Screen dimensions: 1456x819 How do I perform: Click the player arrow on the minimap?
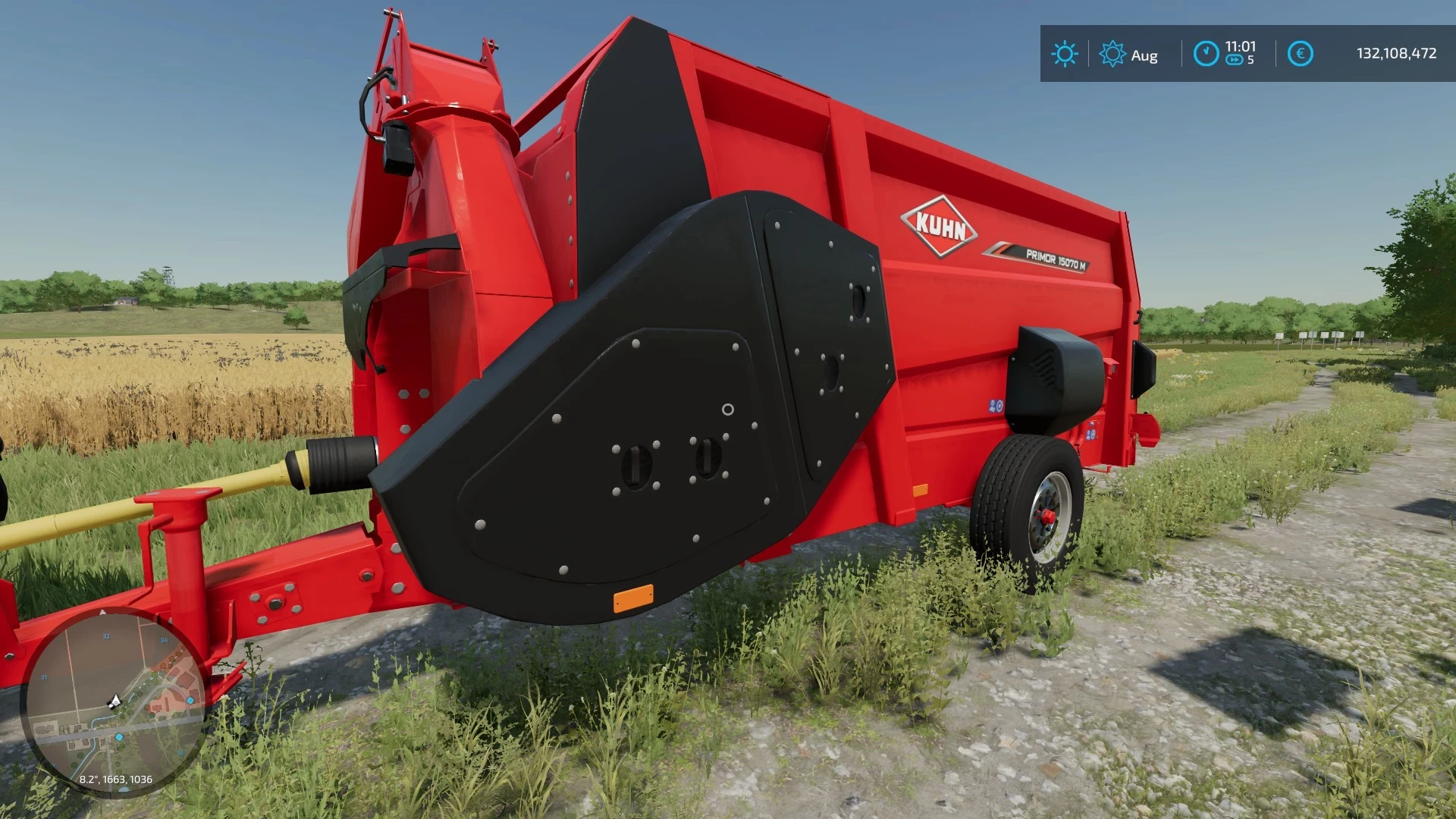[x=115, y=701]
